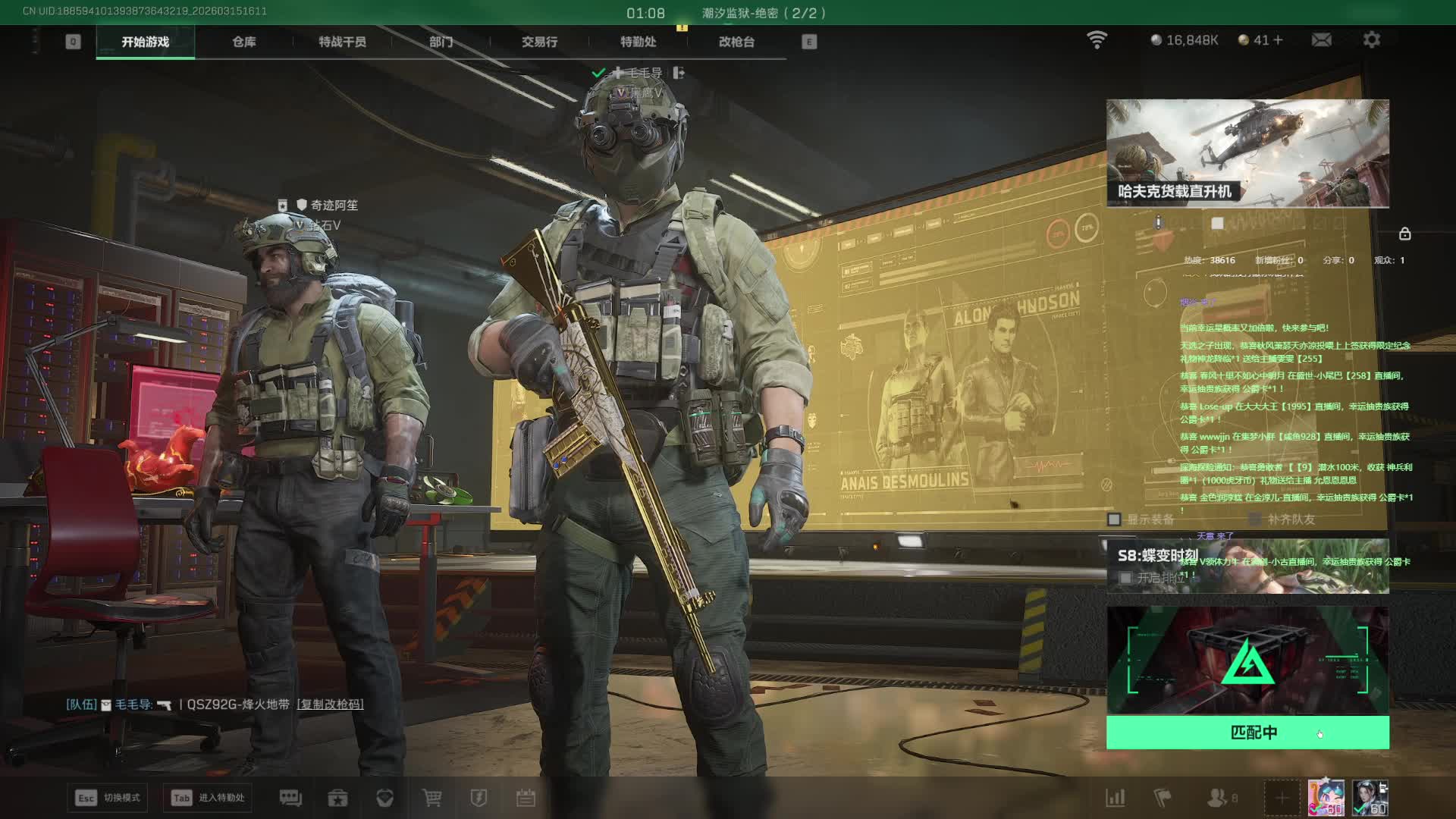Open the friends list icon
The height and width of the screenshot is (819, 1456).
click(x=1218, y=798)
